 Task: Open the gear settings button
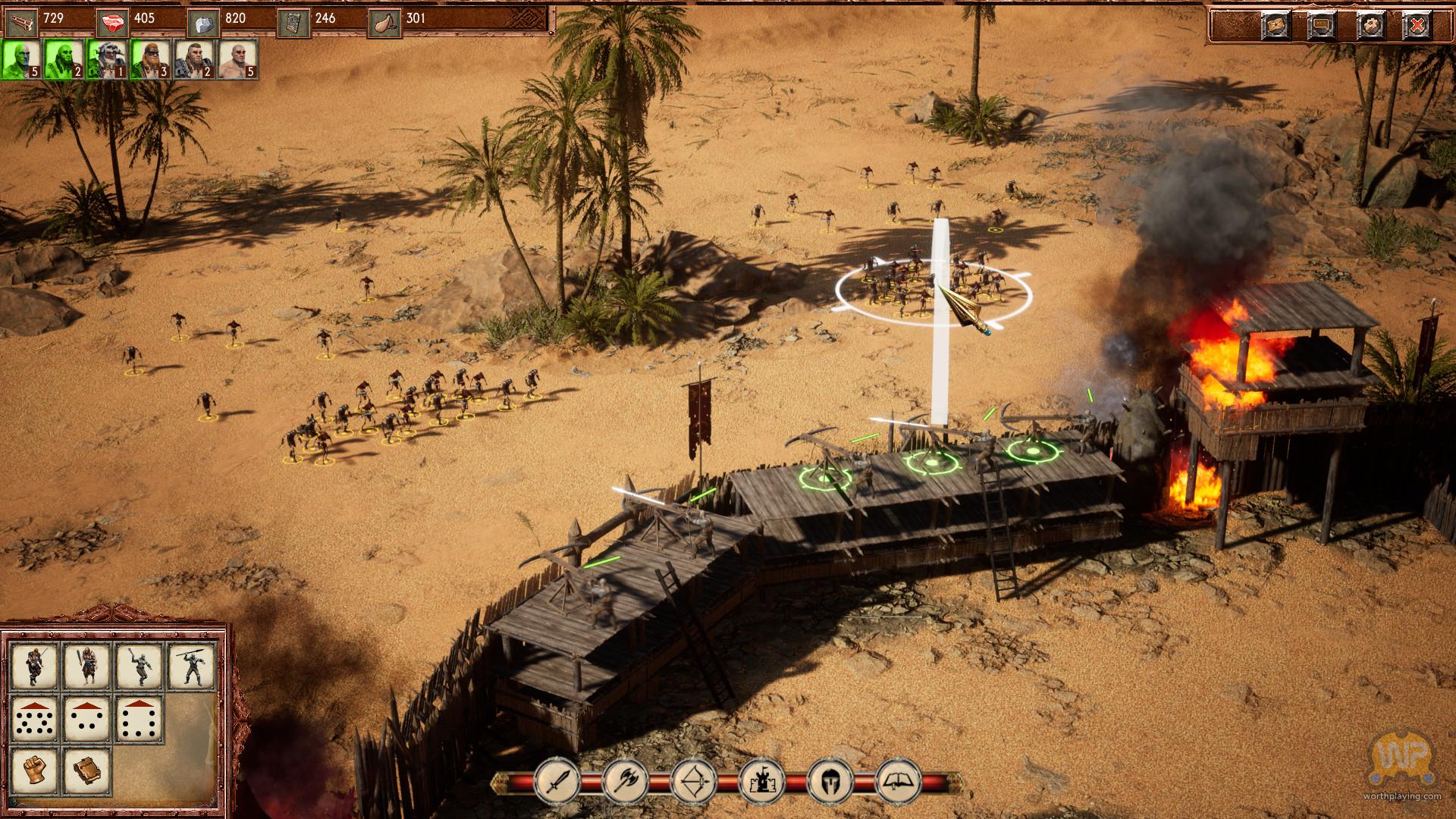coord(1371,26)
